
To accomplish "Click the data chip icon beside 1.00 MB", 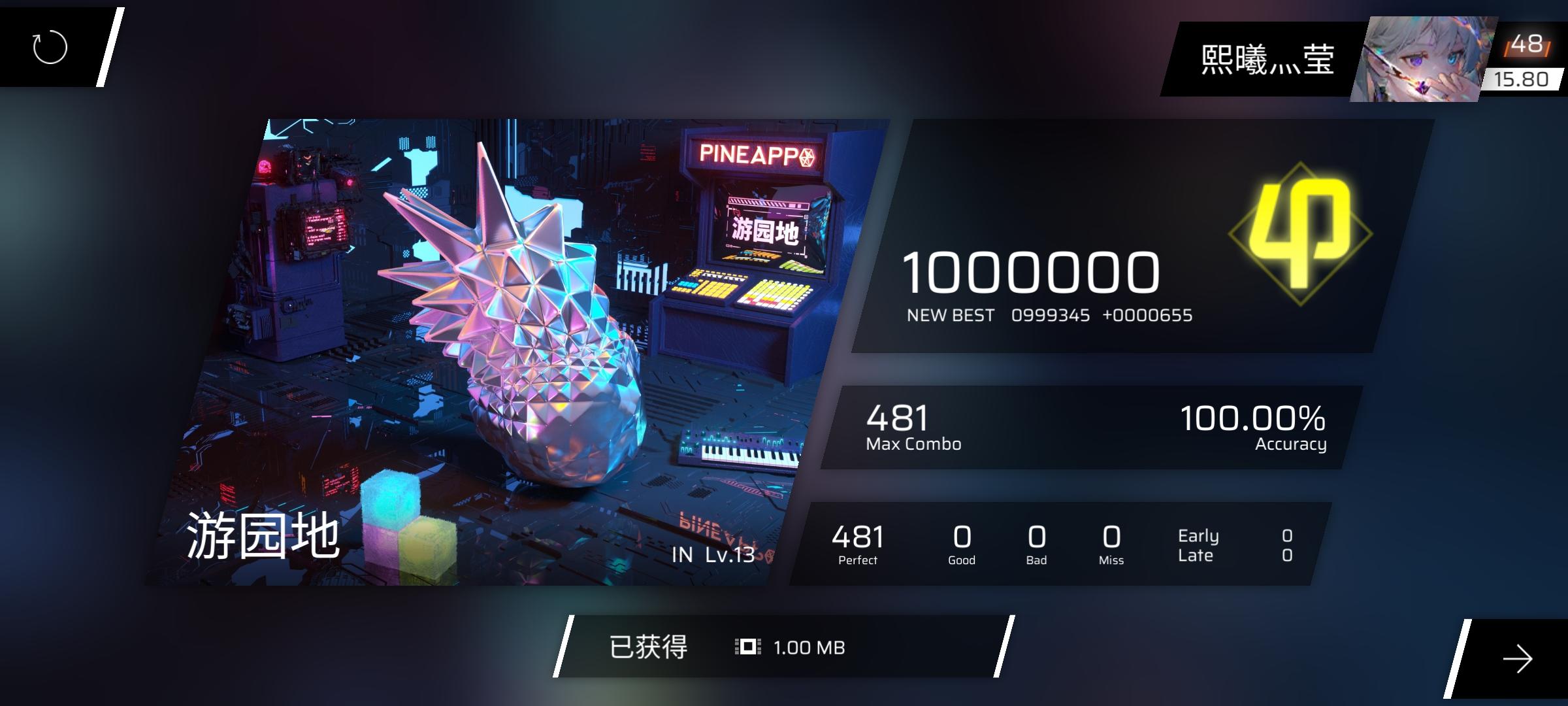I will tap(749, 647).
